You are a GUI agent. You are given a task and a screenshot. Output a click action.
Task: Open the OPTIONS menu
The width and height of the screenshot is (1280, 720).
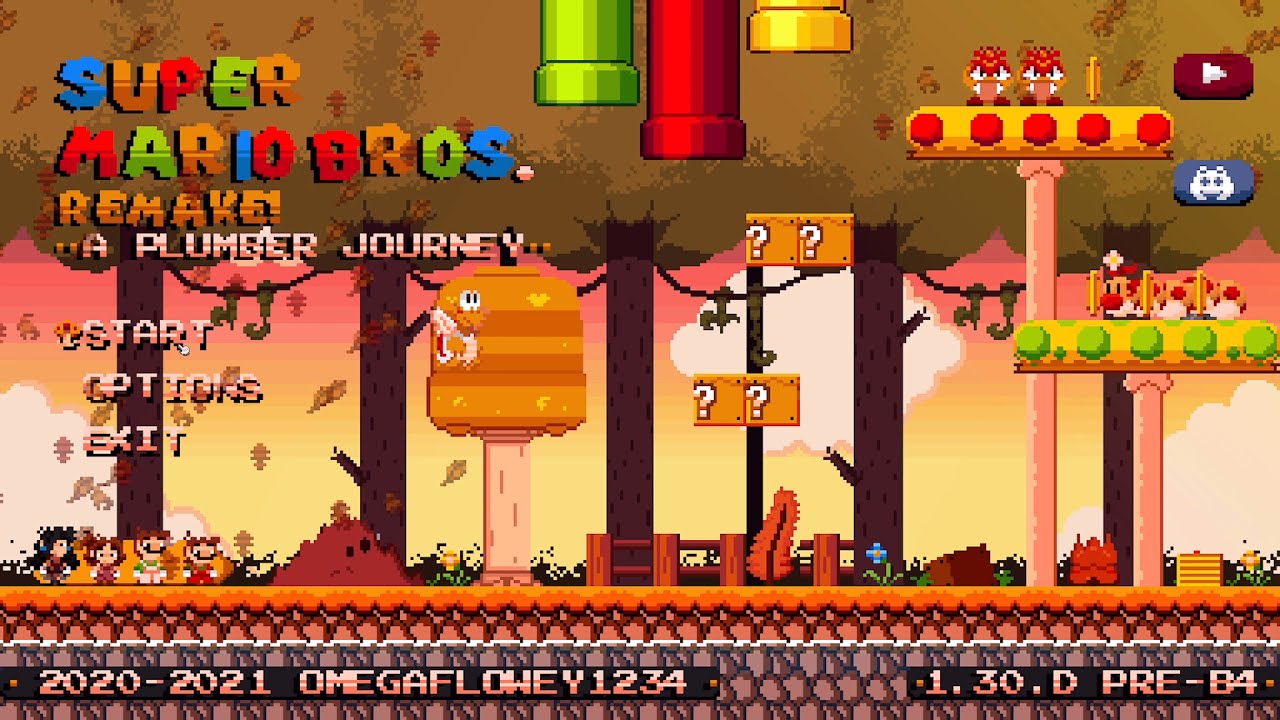pyautogui.click(x=172, y=388)
